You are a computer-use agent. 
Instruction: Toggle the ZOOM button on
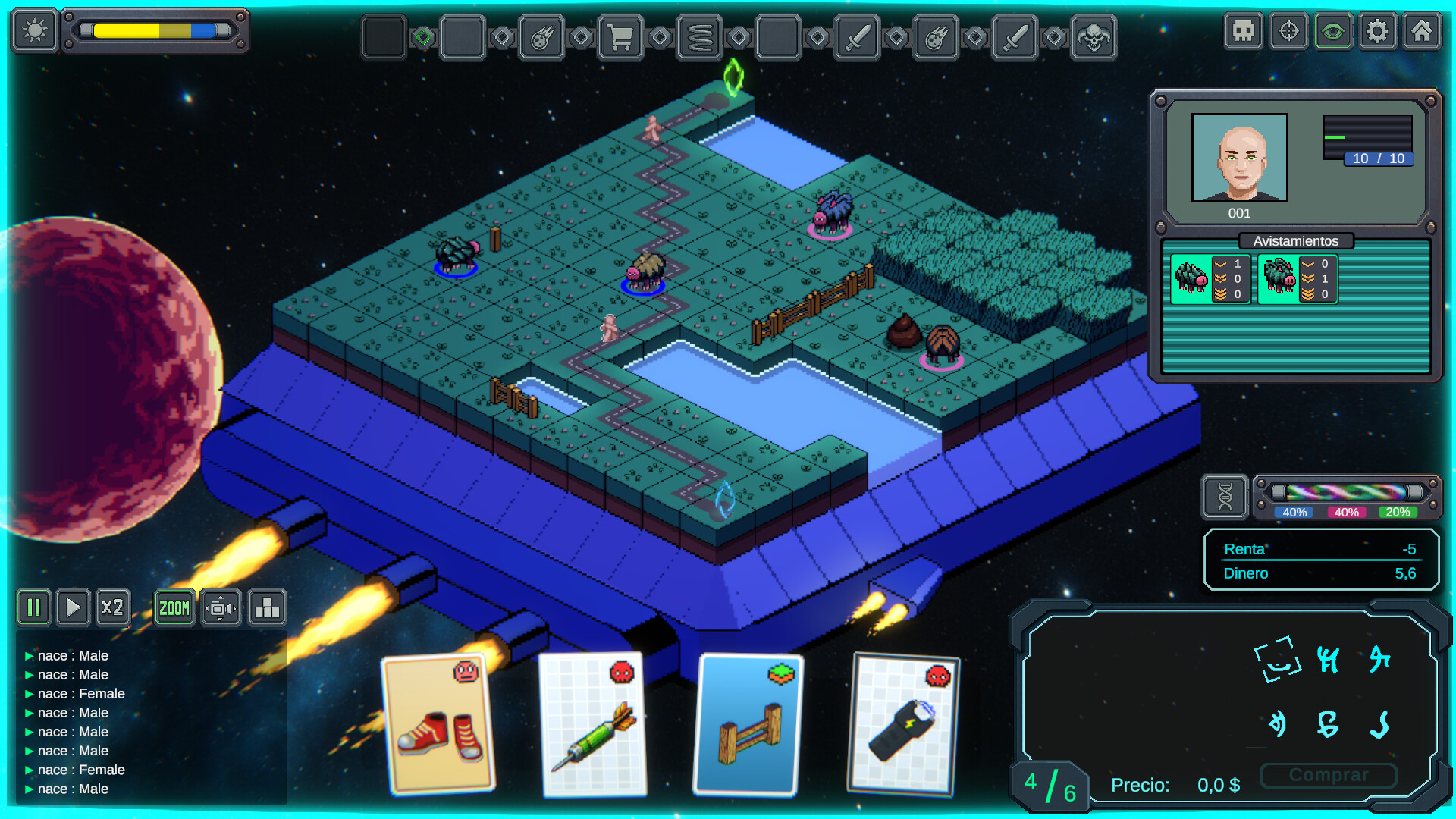pos(174,607)
